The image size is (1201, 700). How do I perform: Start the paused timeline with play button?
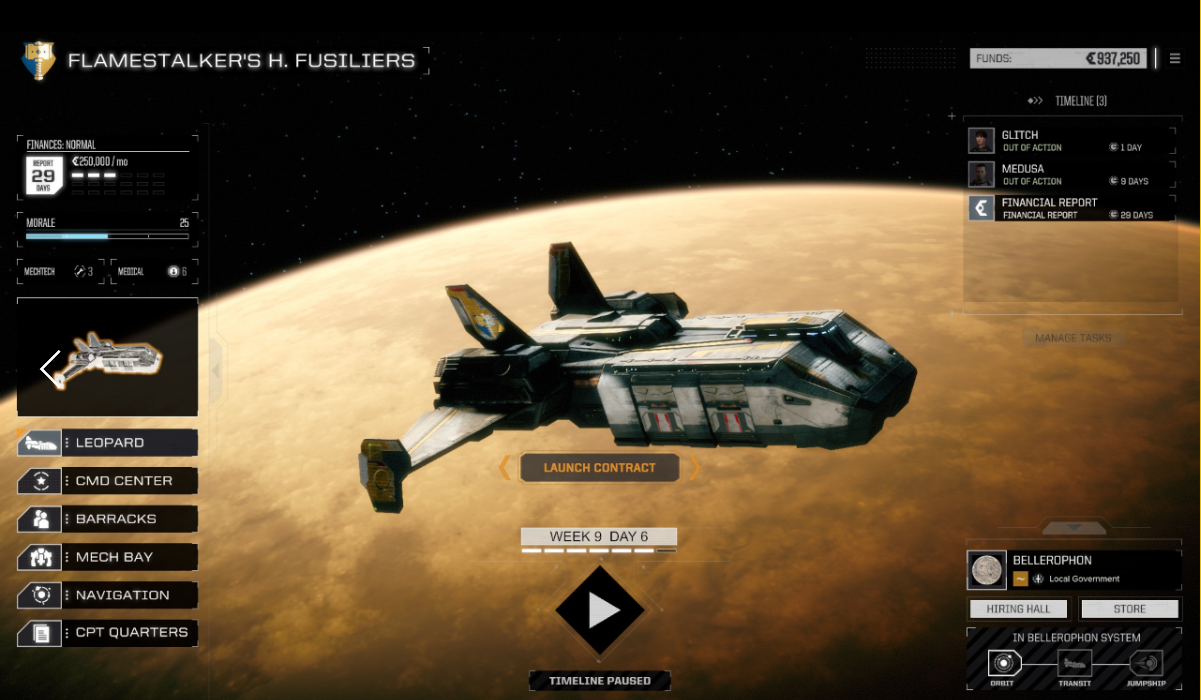600,610
